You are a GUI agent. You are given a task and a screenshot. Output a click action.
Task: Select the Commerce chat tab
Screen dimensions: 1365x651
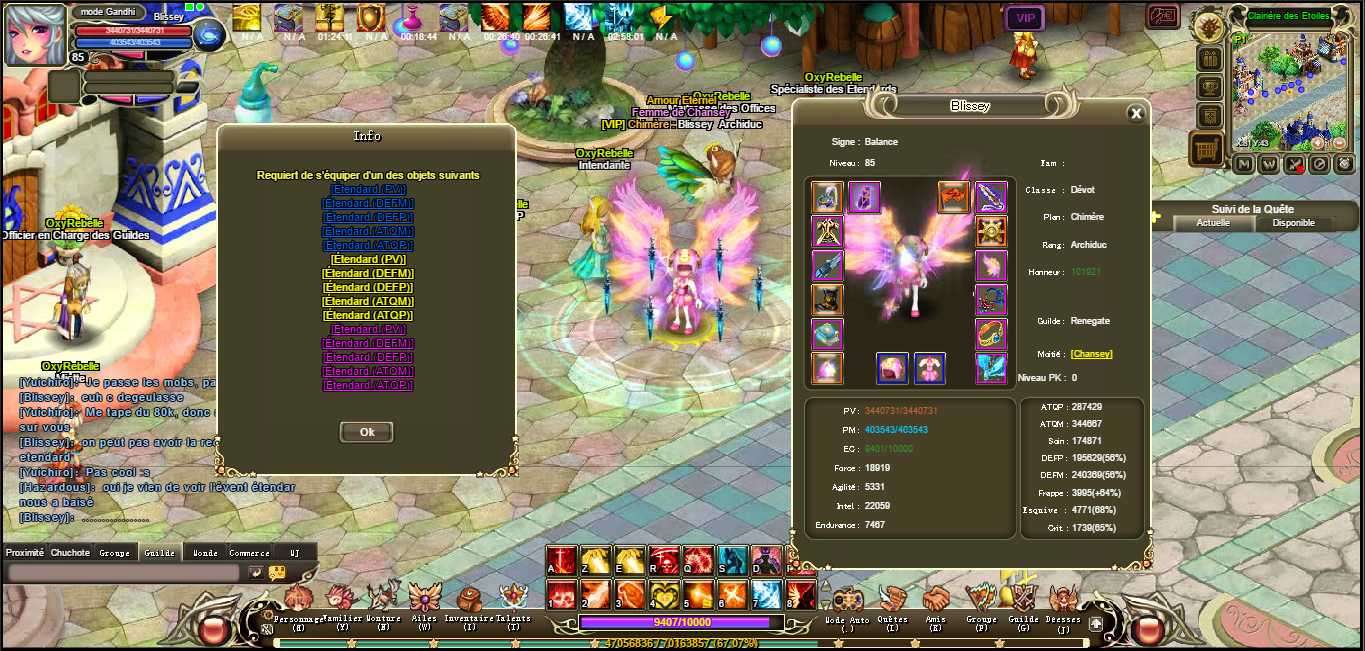(x=249, y=552)
